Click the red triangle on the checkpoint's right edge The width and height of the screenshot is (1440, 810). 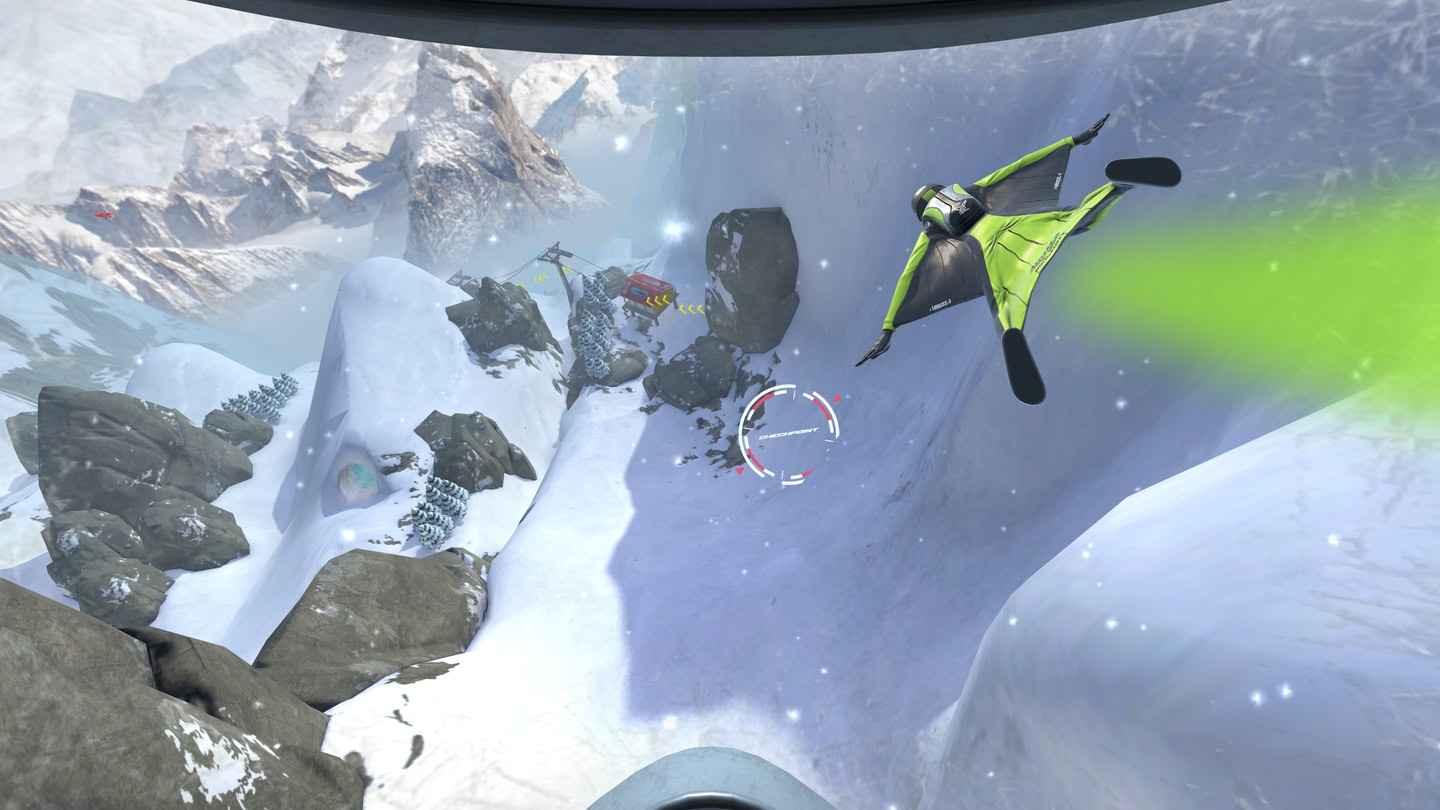coord(837,398)
